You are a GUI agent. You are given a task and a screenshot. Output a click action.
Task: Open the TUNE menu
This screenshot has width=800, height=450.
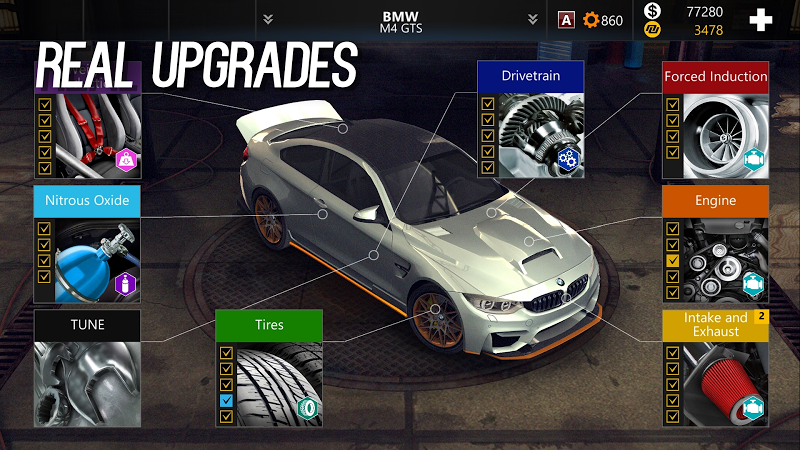(x=87, y=325)
